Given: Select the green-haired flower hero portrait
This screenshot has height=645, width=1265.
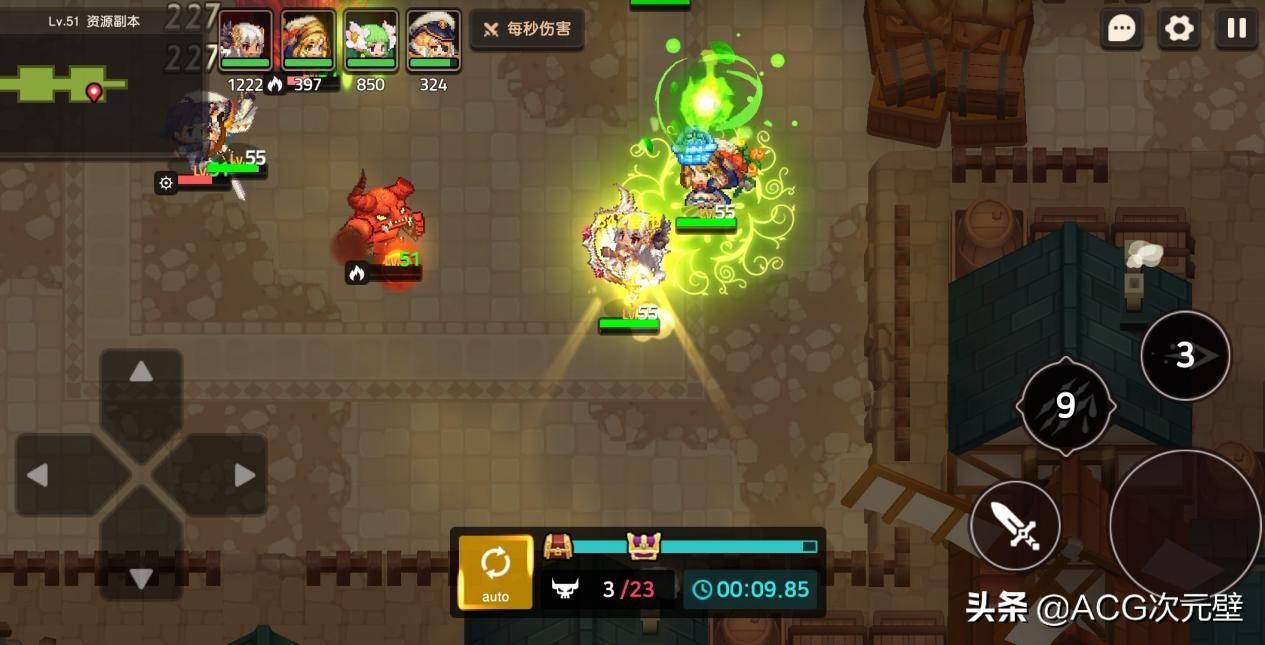Looking at the screenshot, I should [371, 40].
